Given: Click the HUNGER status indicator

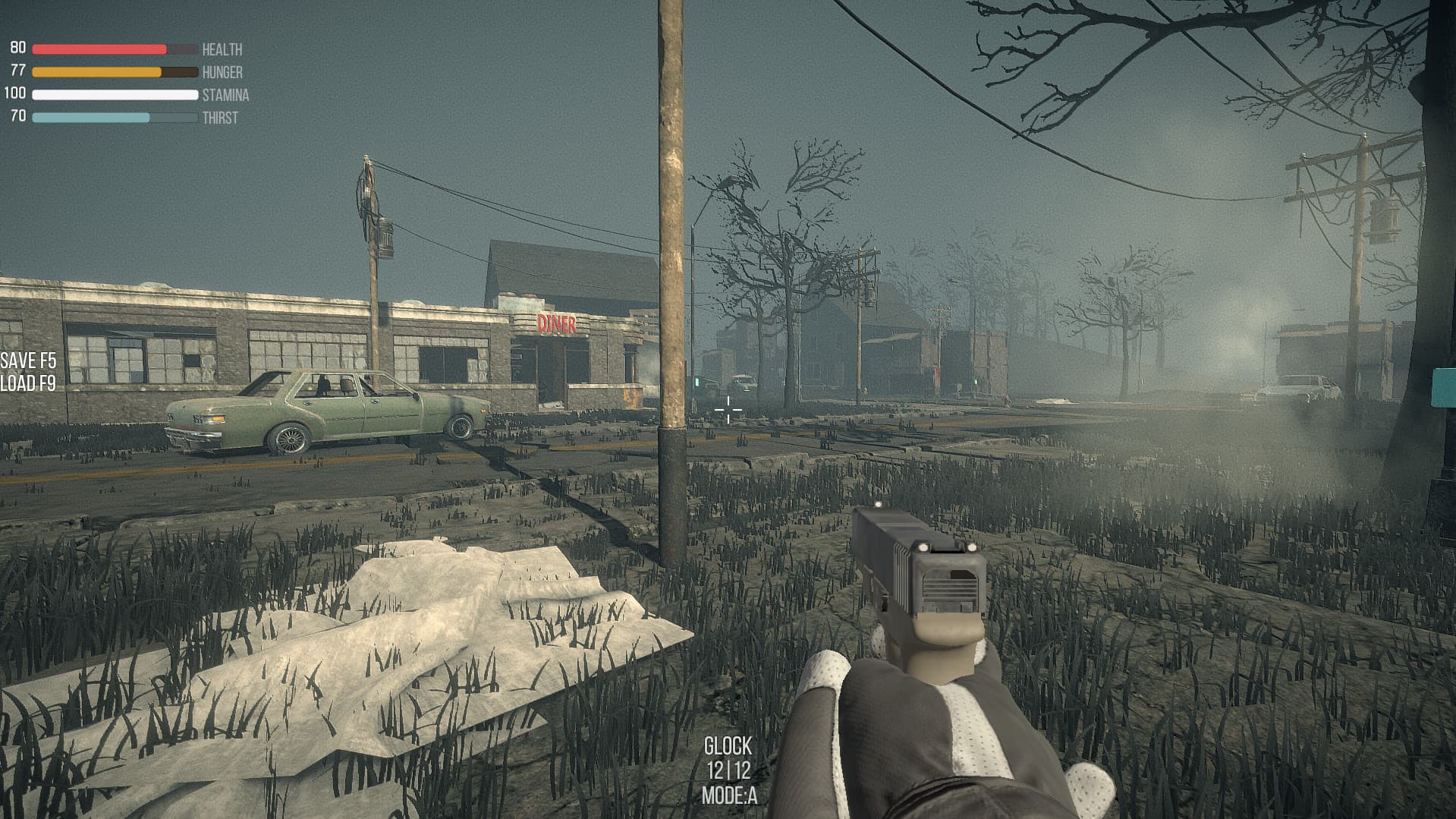Looking at the screenshot, I should click(x=99, y=71).
